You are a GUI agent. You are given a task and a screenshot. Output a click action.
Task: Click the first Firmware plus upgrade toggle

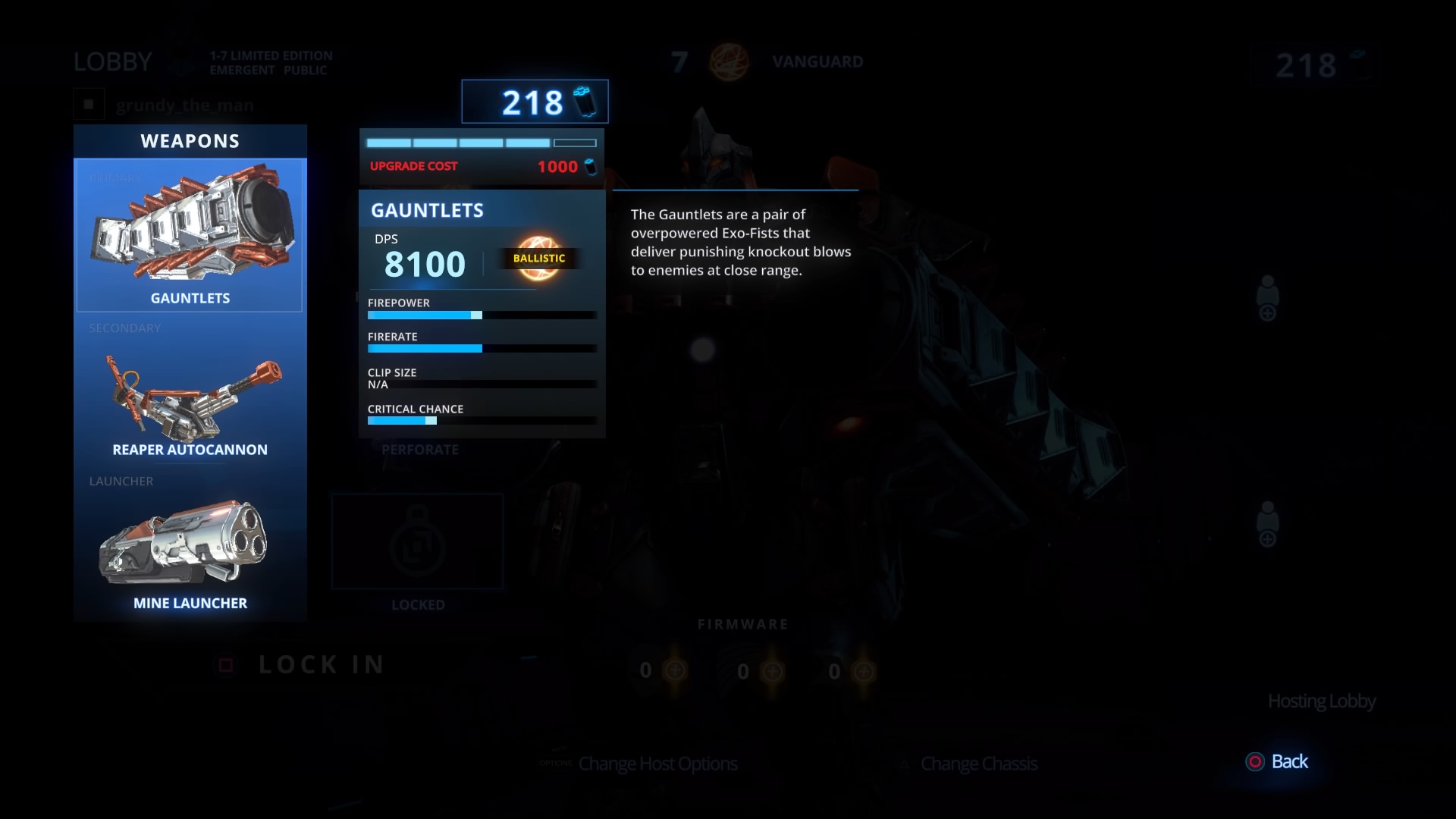coord(674,670)
